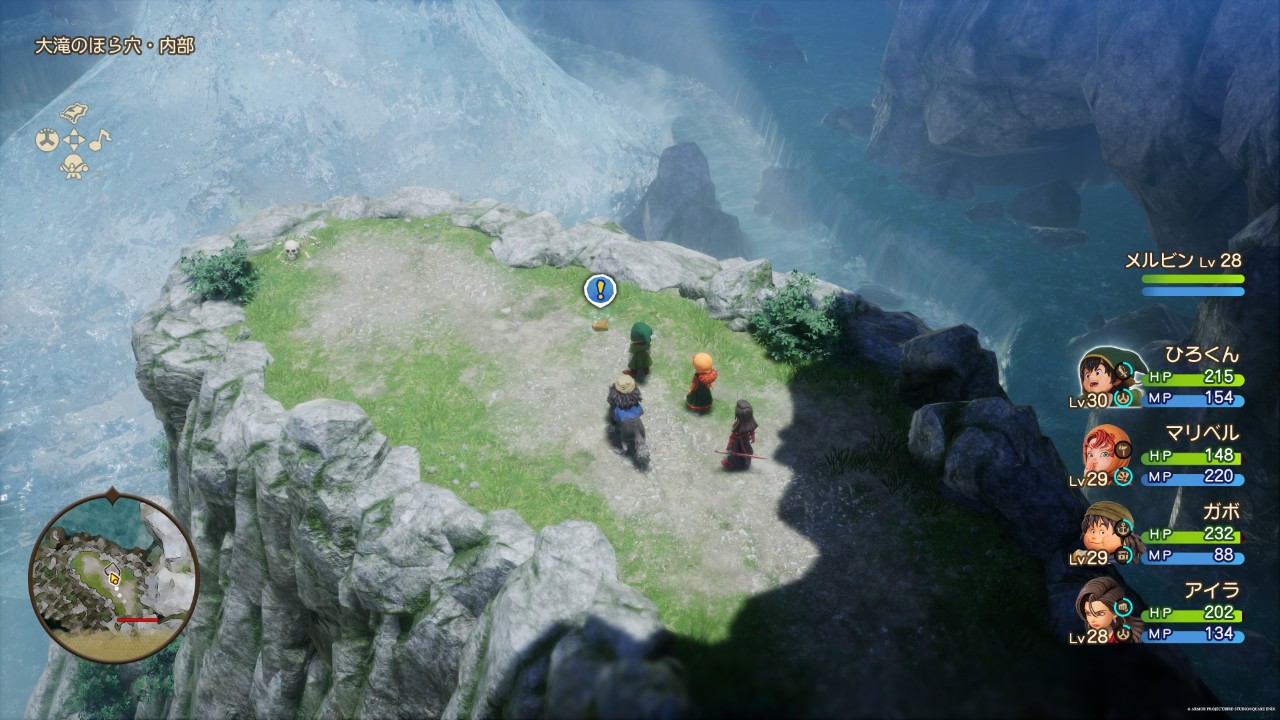The height and width of the screenshot is (720, 1280).
Task: Click the blue exclamation interaction marker
Action: (x=599, y=290)
